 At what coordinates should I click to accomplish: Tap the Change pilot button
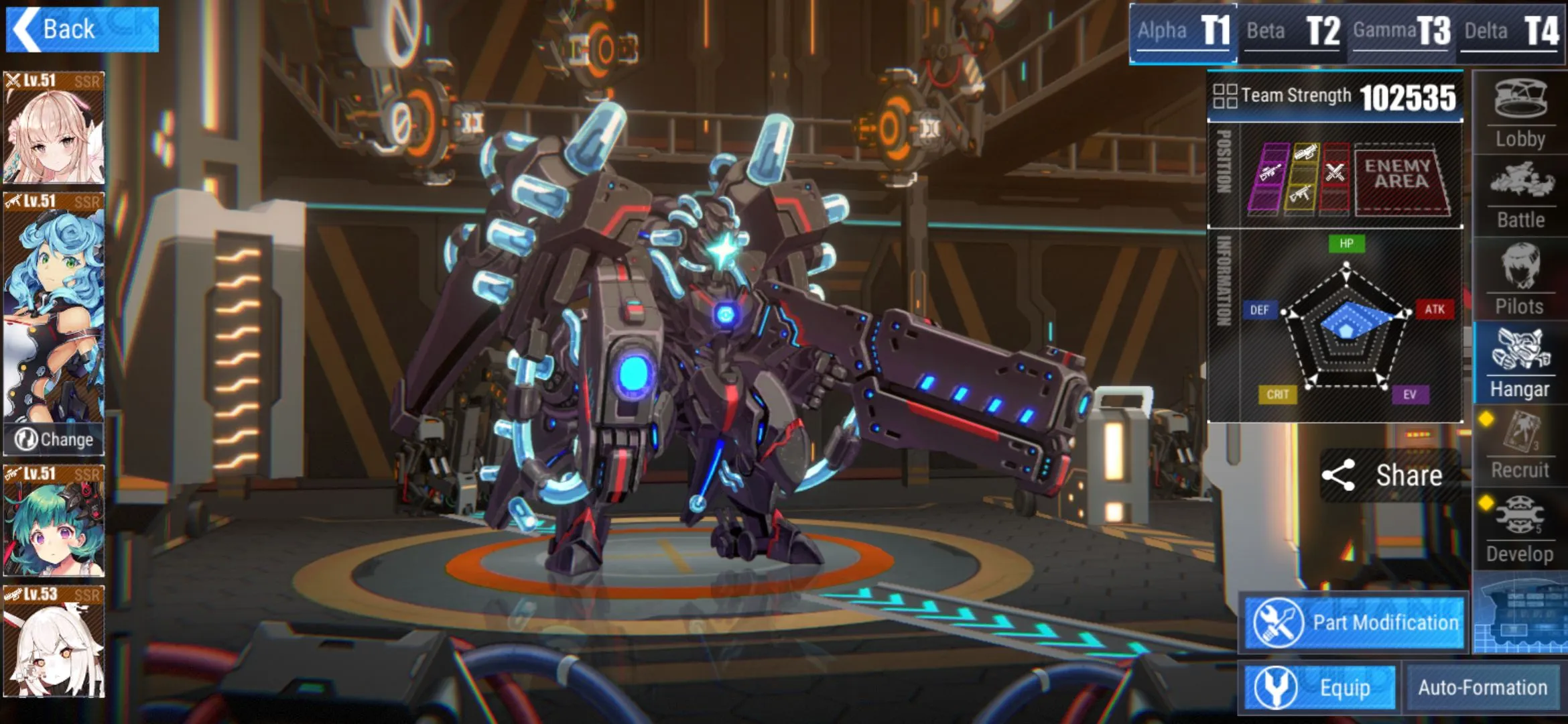point(54,440)
